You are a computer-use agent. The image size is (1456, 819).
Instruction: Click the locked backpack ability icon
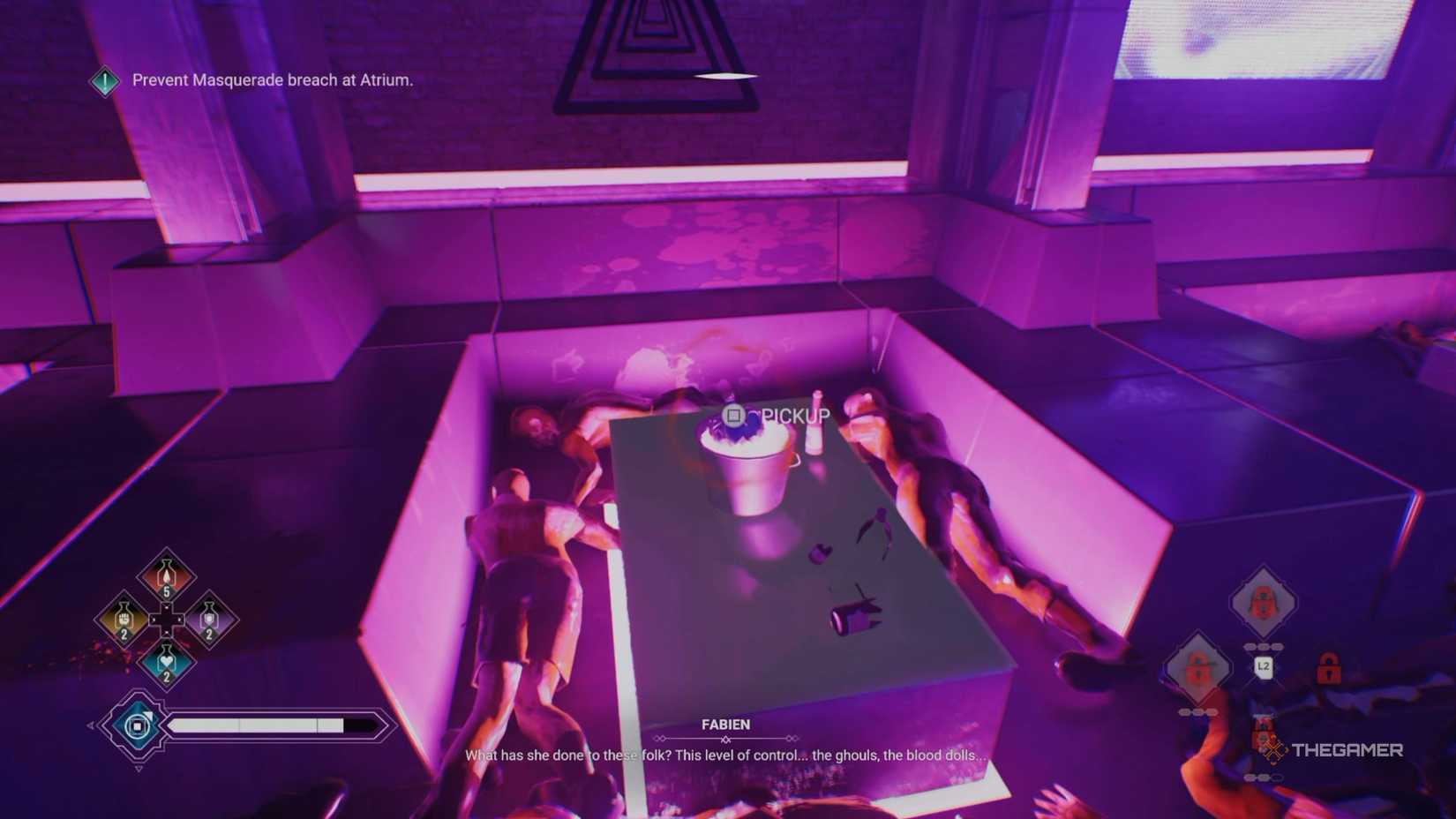[x=1262, y=600]
